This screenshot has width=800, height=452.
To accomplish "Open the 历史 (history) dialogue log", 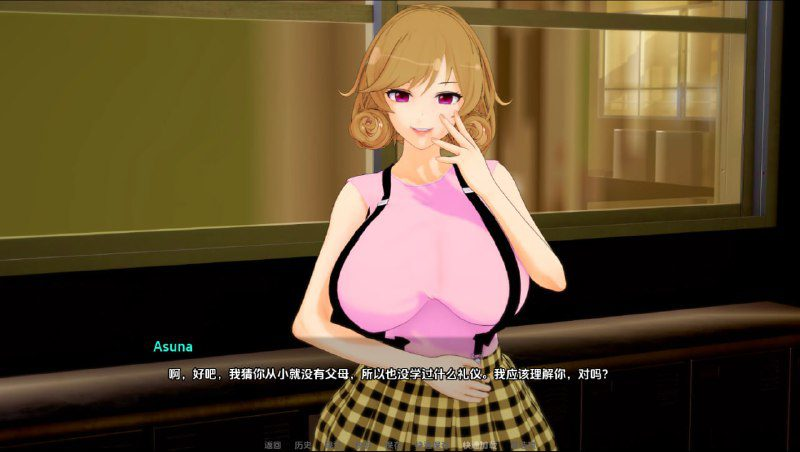I will [303, 444].
